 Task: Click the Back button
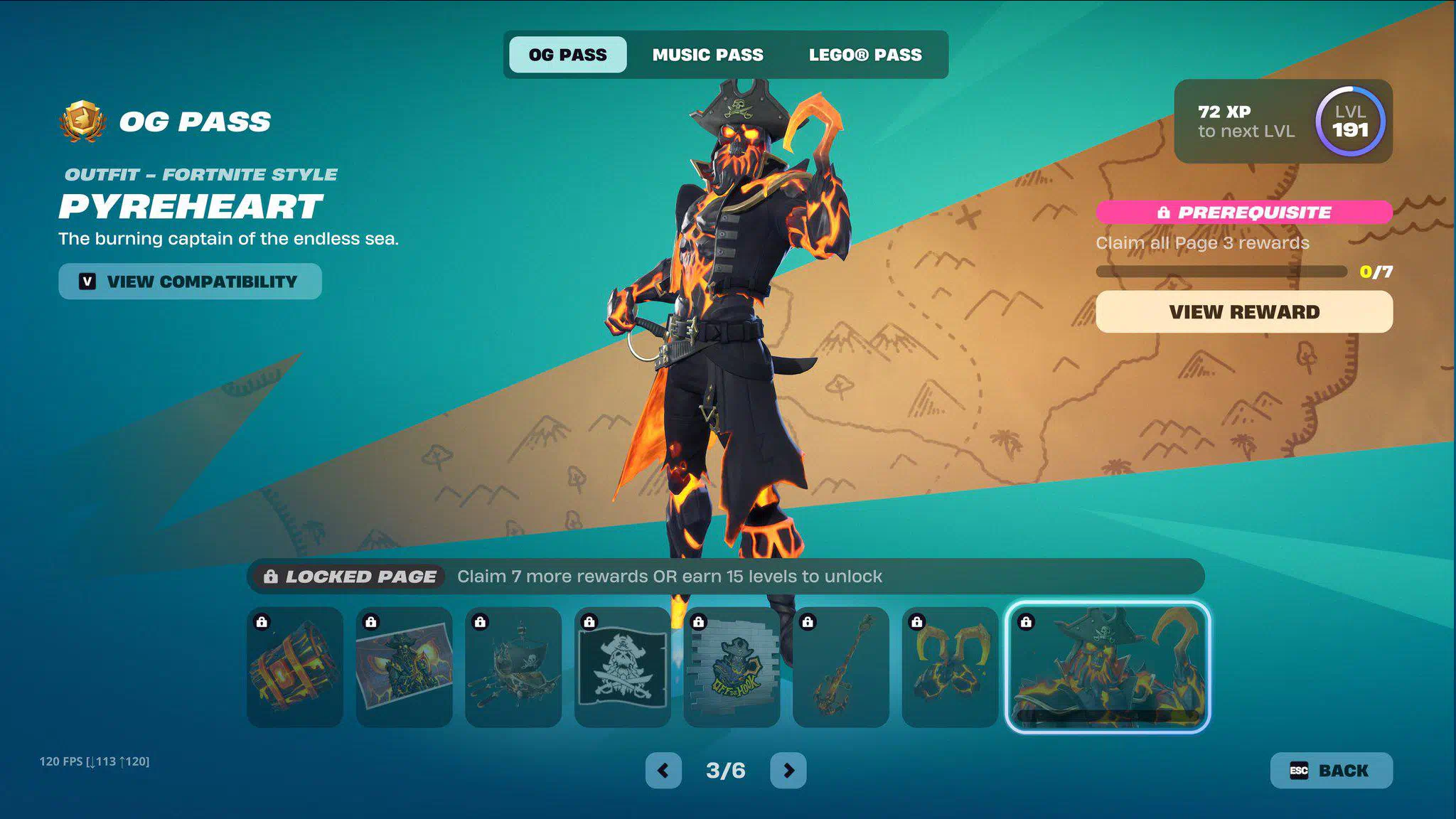[1330, 771]
